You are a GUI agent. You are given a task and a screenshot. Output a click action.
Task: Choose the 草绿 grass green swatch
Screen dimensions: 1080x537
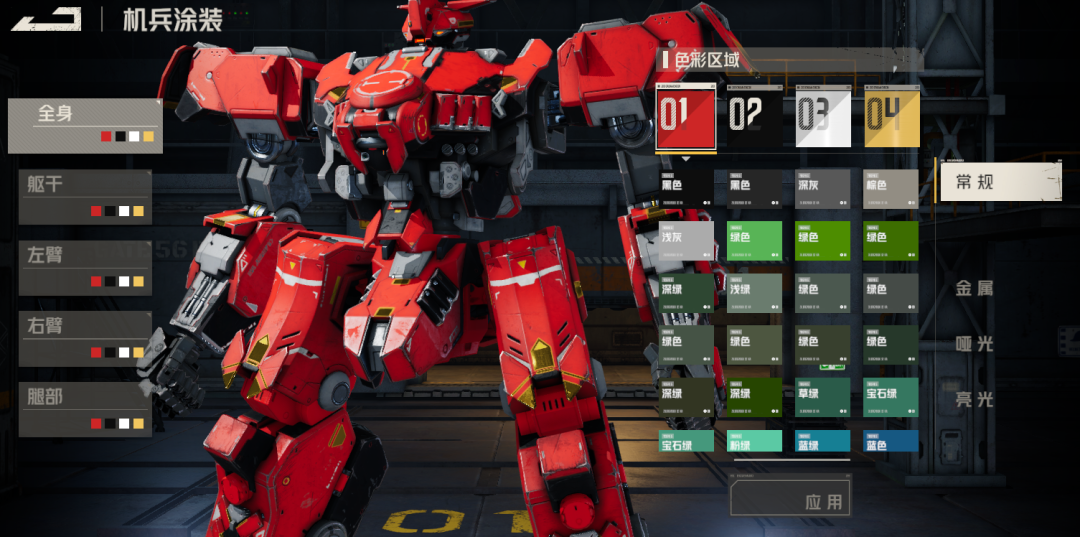(x=823, y=397)
